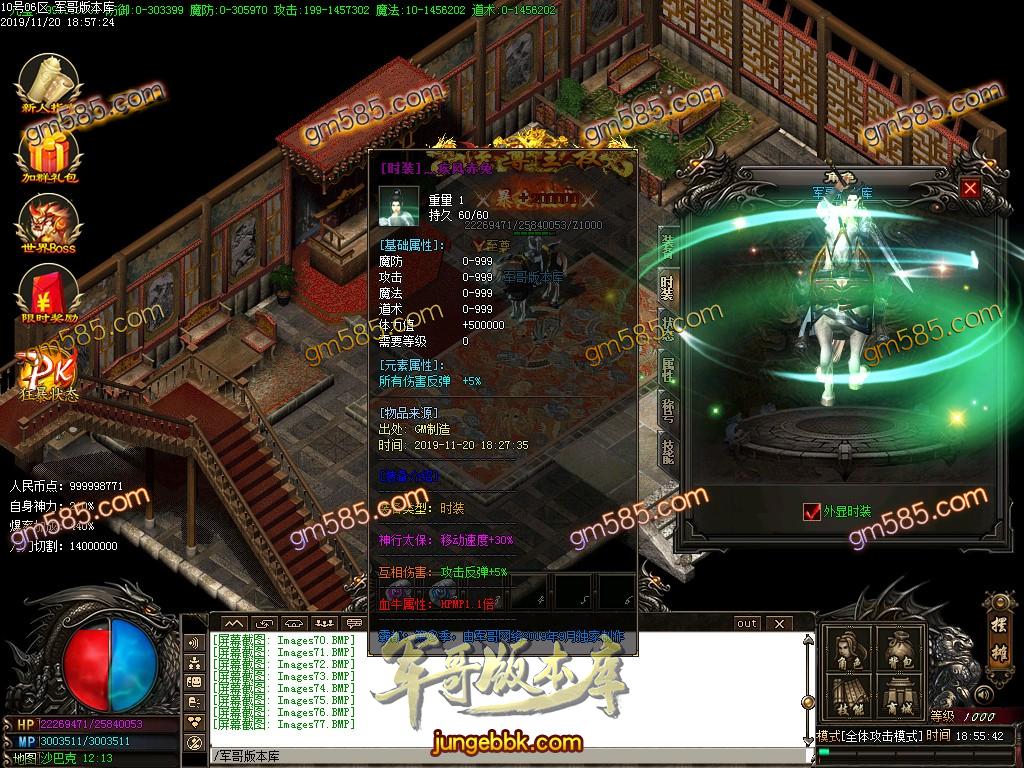
Task: Claim the 加群礼包 gift box
Action: pos(49,157)
